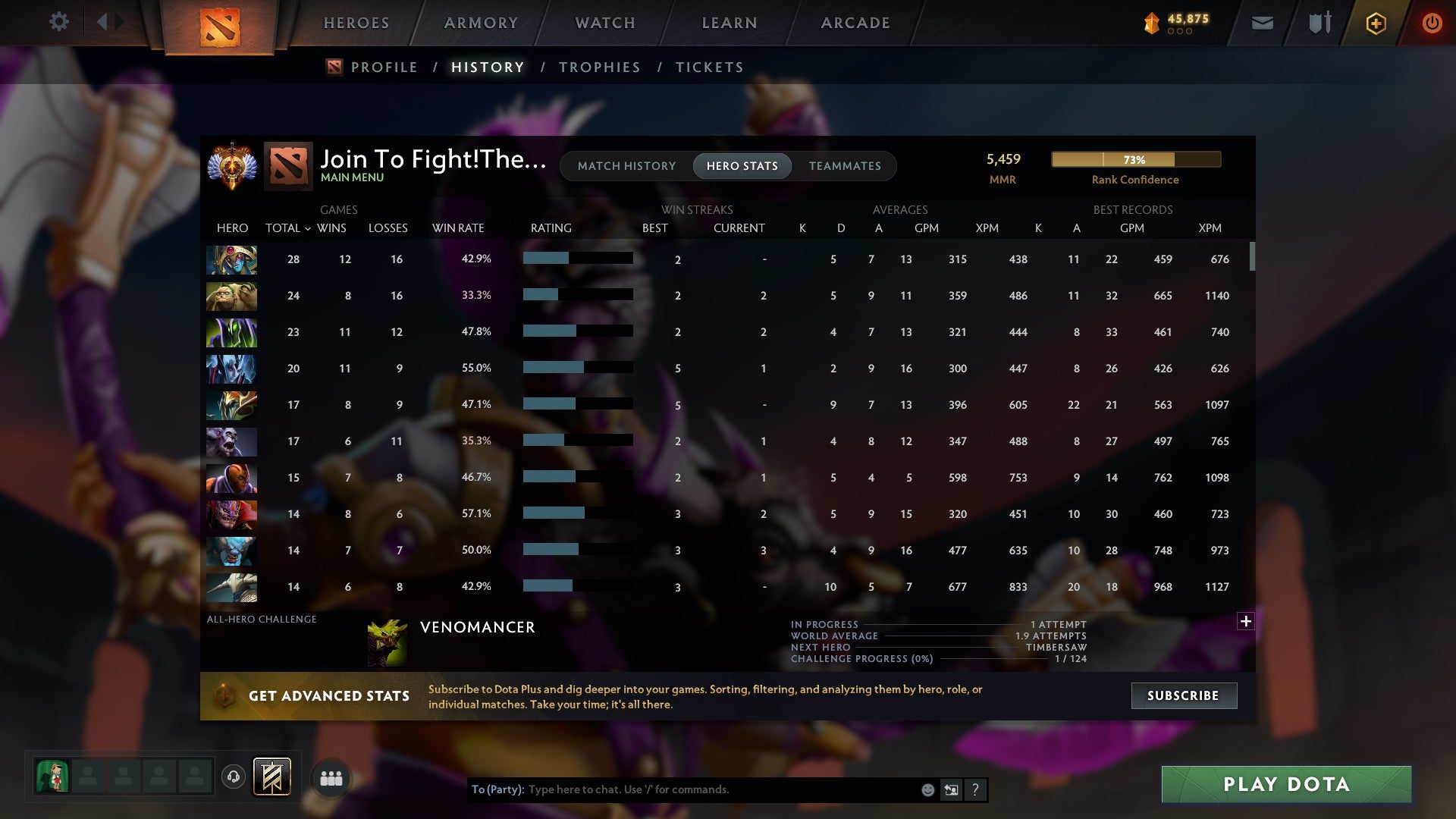The width and height of the screenshot is (1456, 819).
Task: Sort by the TOTAL games column
Action: (x=286, y=227)
